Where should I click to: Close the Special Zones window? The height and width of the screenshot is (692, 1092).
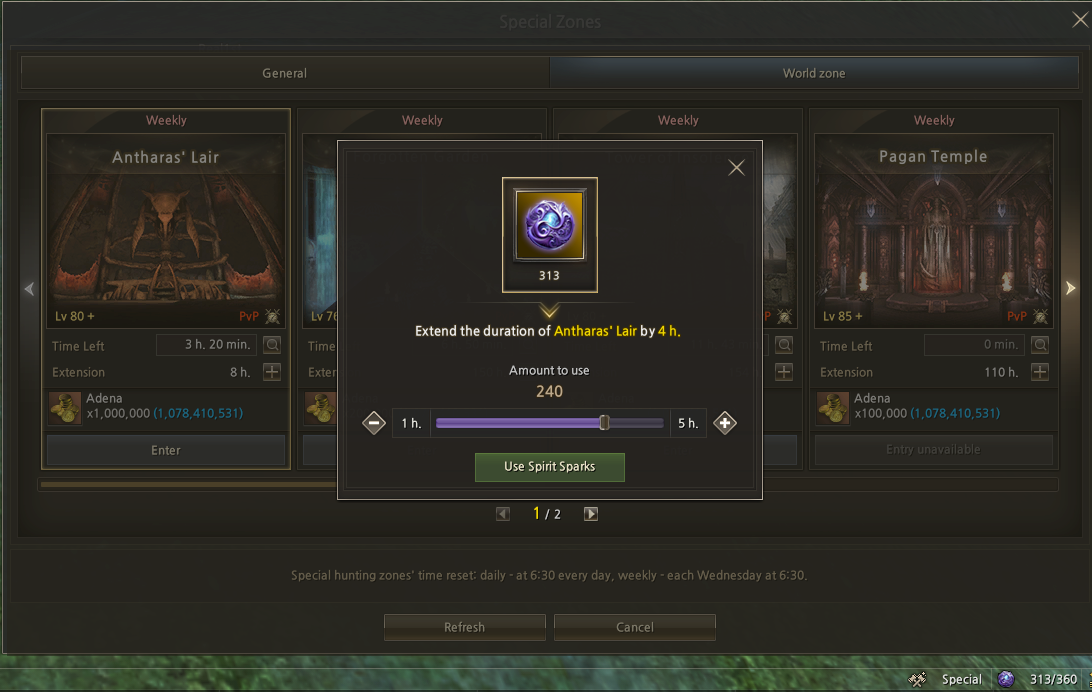1080,19
